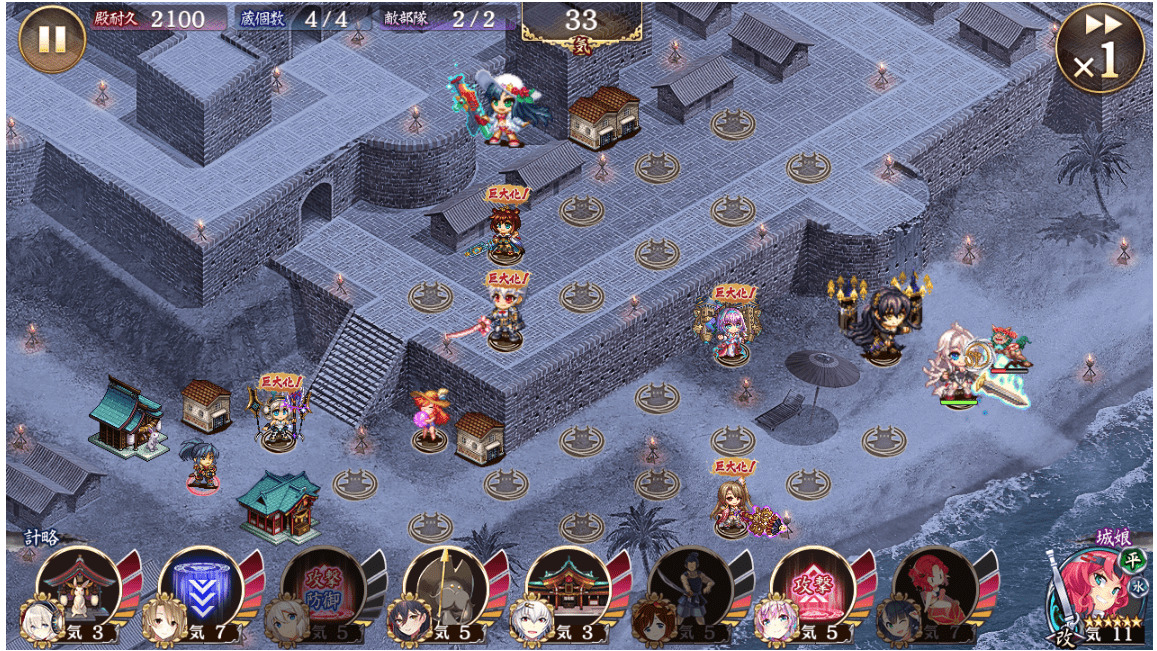Viewport: 1157px width, 651px height.
Task: Pause the battle with the pause button
Action: (x=51, y=39)
